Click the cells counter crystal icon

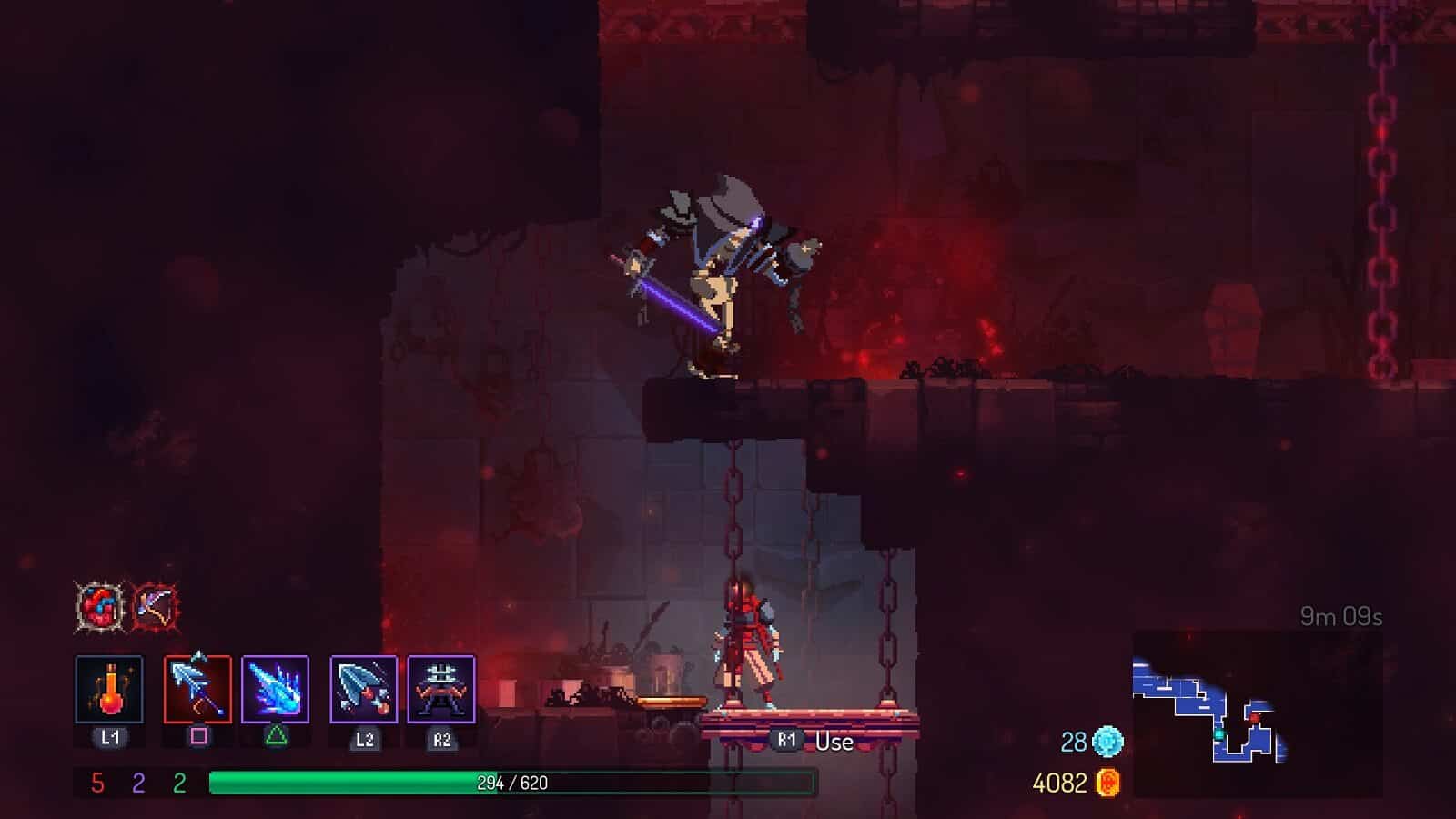1107,740
